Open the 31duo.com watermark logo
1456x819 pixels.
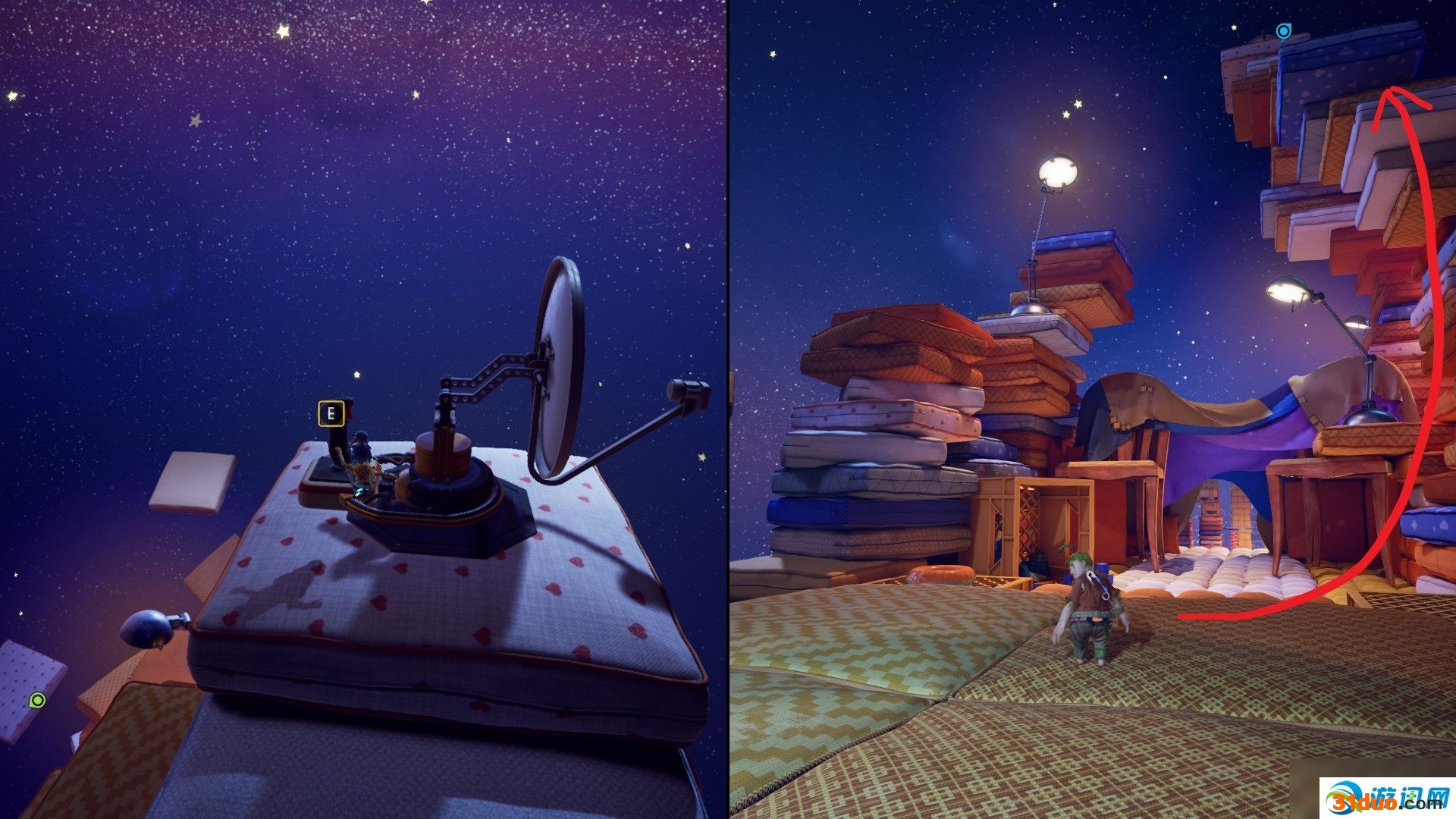pyautogui.click(x=1386, y=798)
